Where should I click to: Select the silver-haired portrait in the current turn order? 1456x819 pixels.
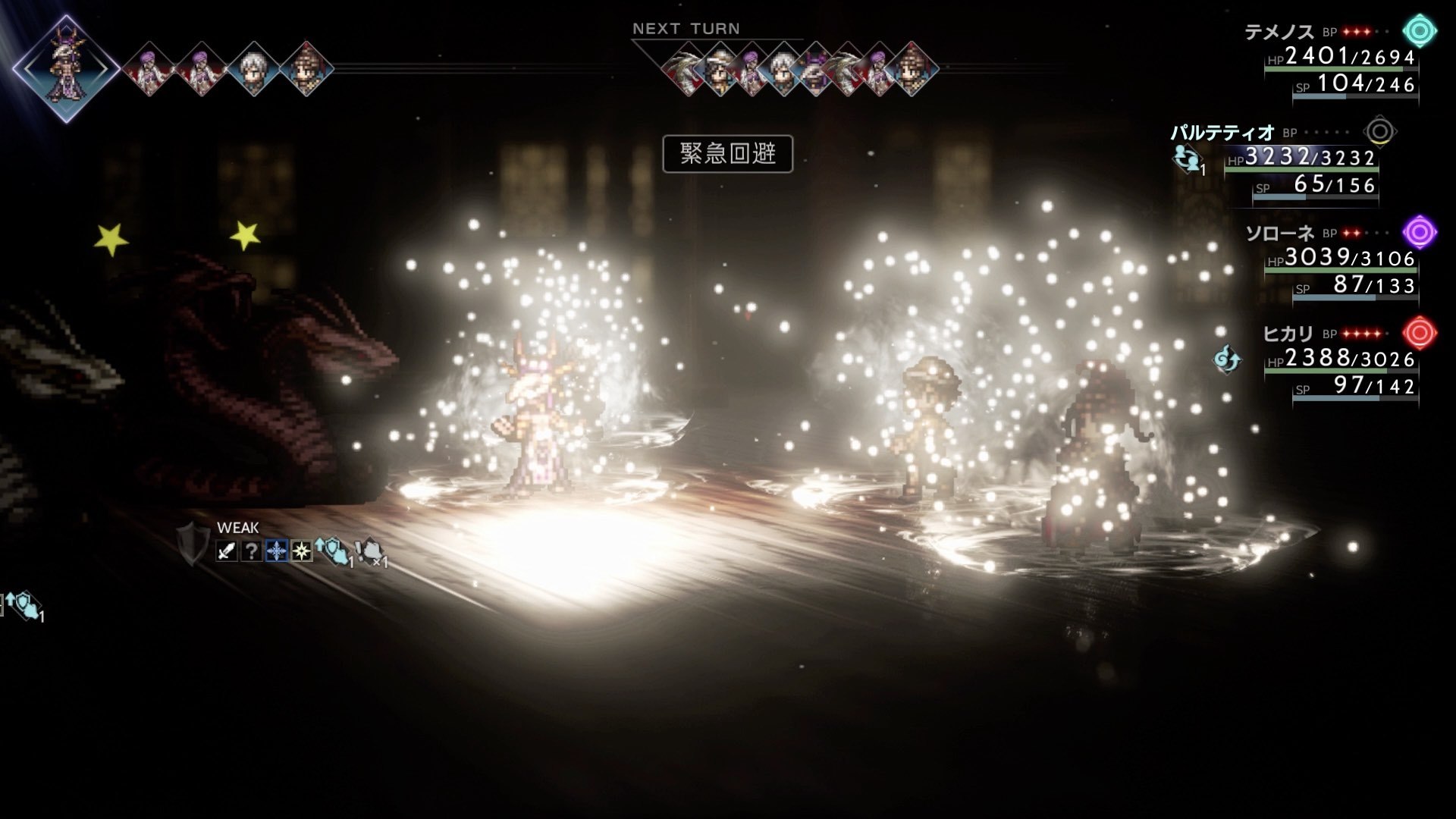(x=253, y=69)
